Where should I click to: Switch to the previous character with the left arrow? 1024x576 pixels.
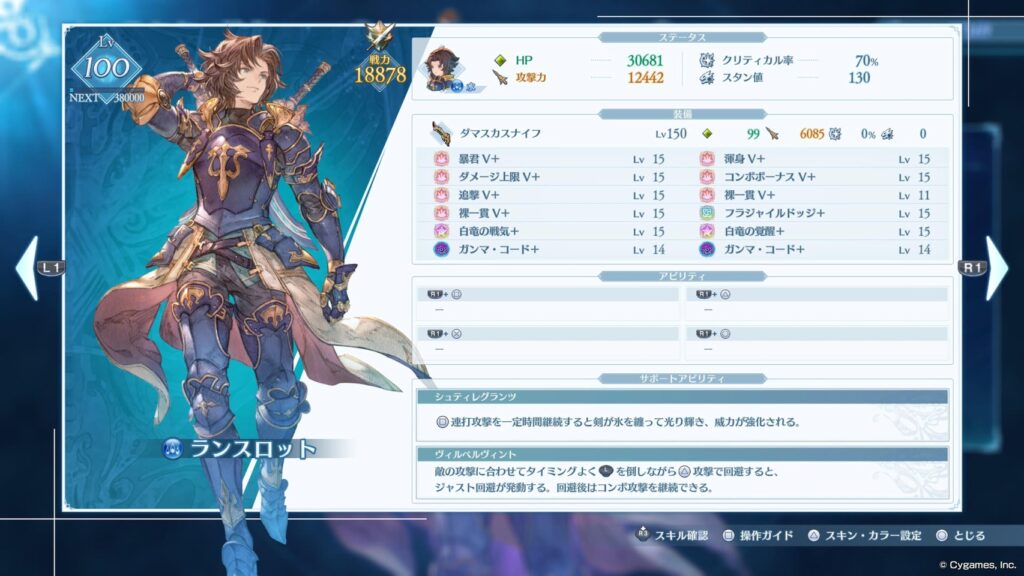(28, 268)
